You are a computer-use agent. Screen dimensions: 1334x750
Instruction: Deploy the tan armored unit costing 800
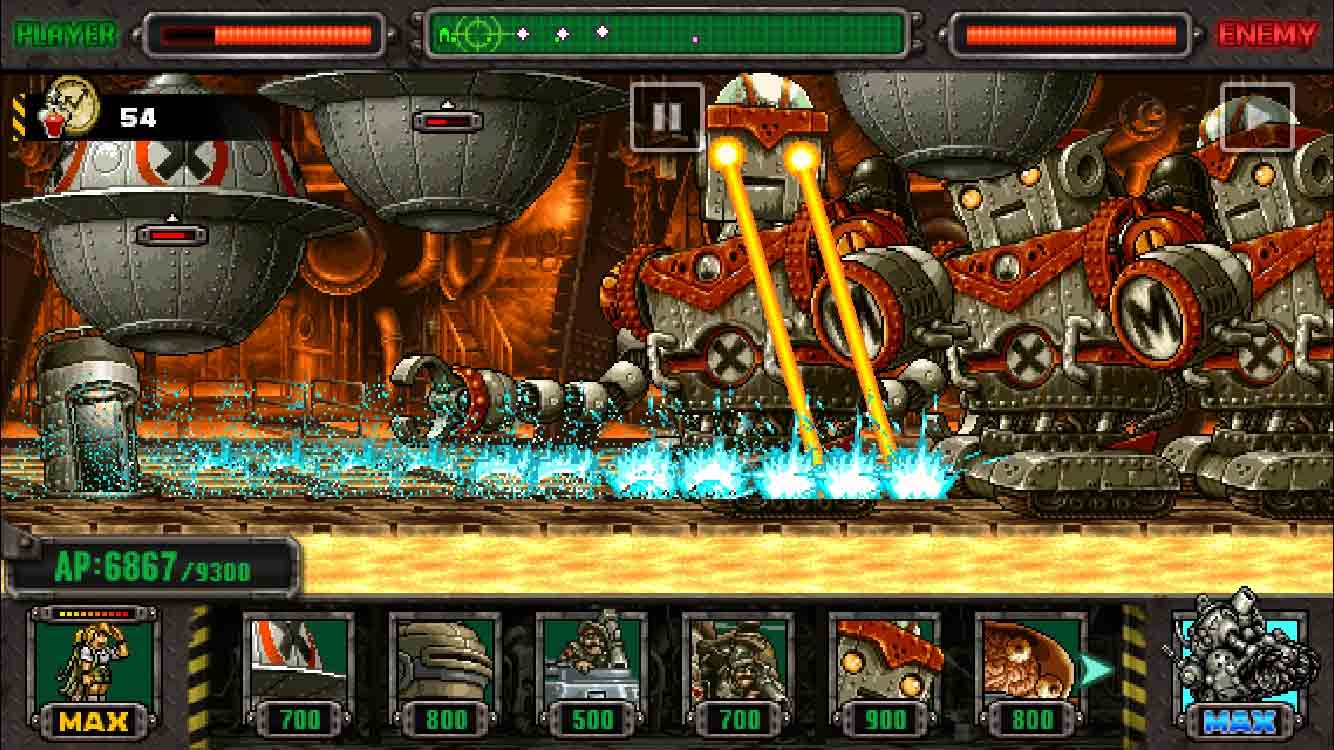tap(445, 670)
